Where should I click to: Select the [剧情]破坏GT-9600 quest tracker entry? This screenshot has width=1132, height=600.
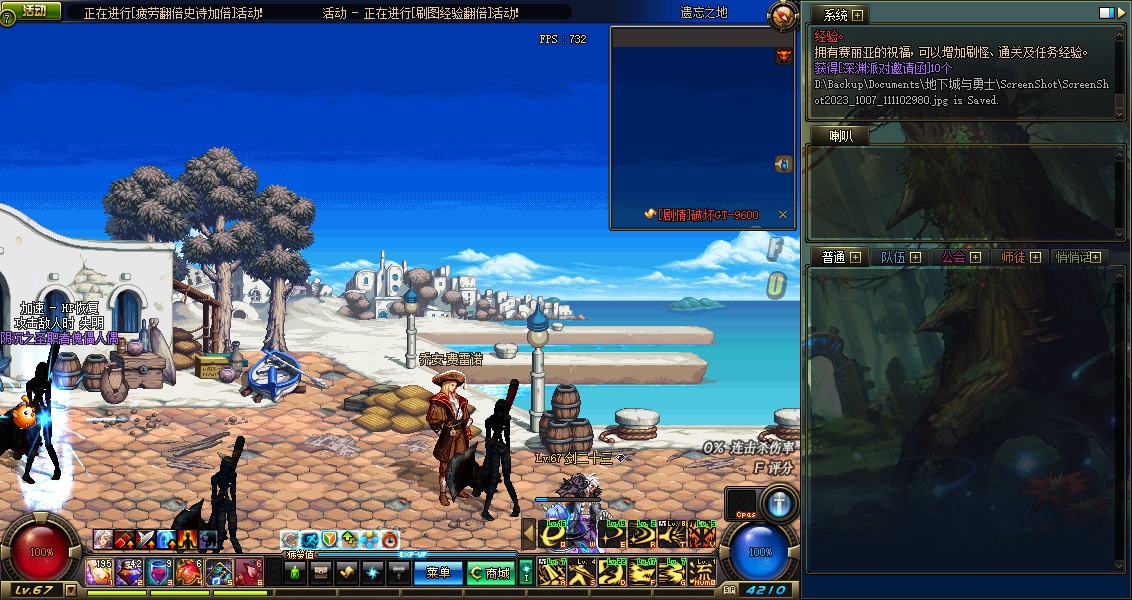pyautogui.click(x=707, y=215)
